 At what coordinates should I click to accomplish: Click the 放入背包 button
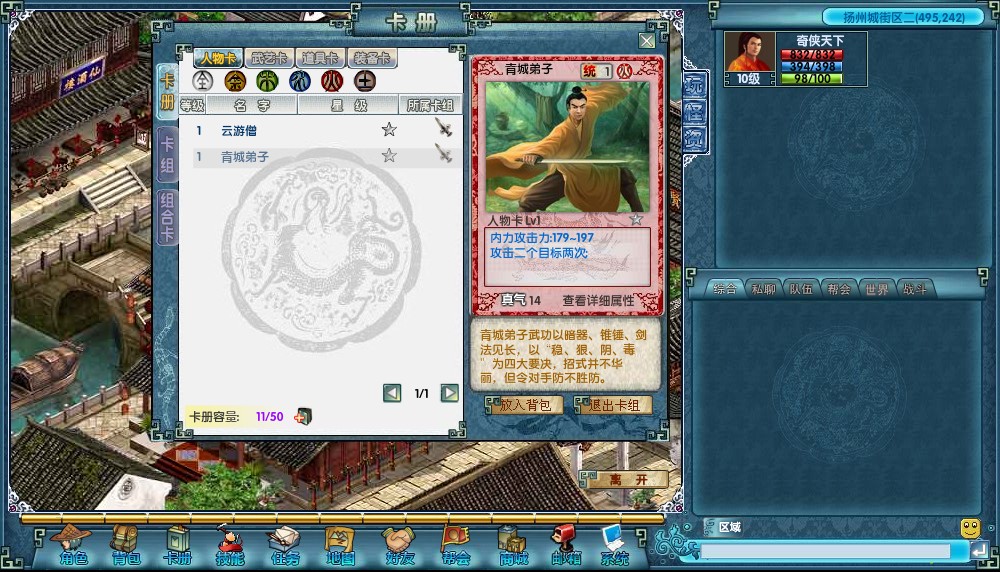(x=525, y=405)
